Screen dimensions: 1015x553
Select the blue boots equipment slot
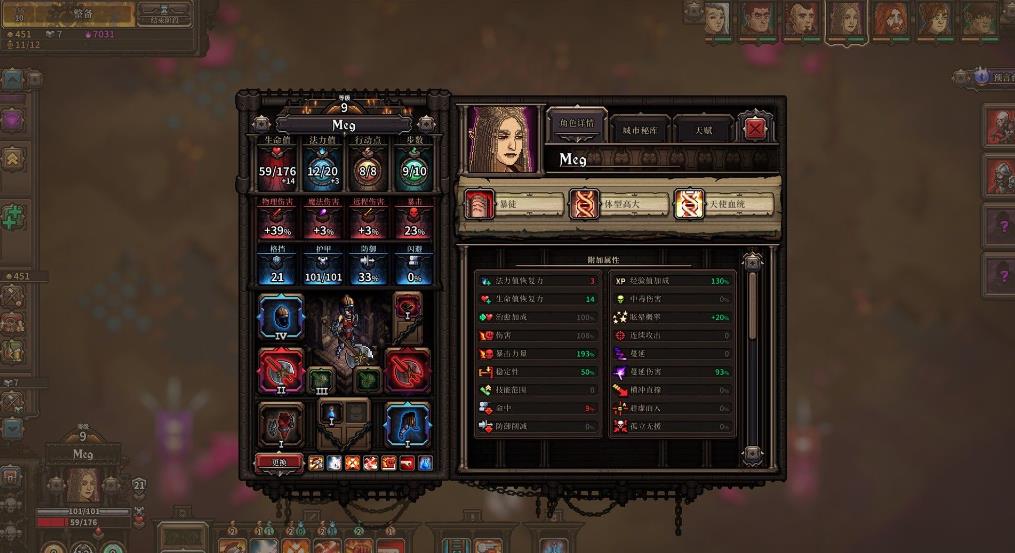coord(407,423)
